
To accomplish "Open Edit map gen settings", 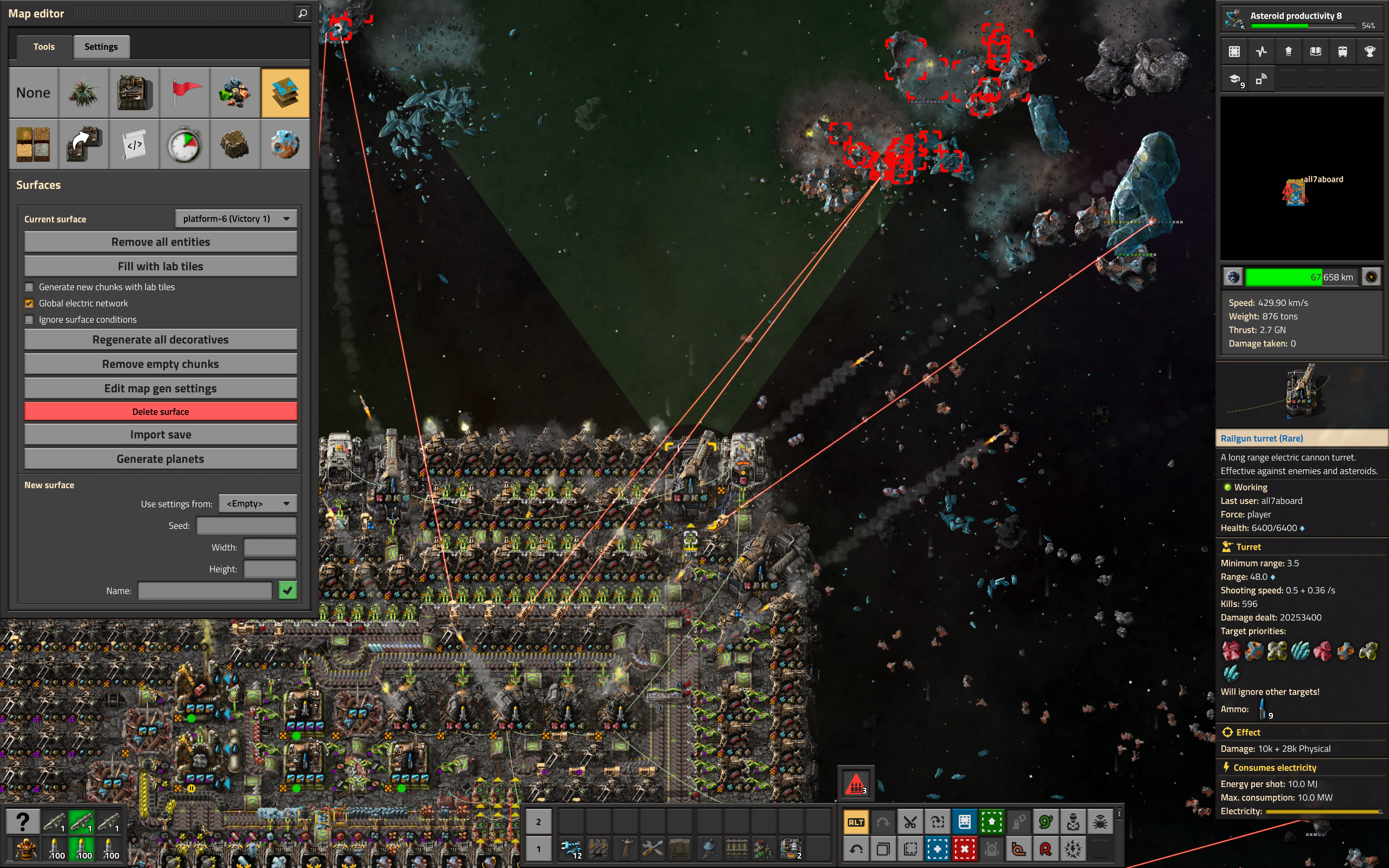I will (160, 388).
